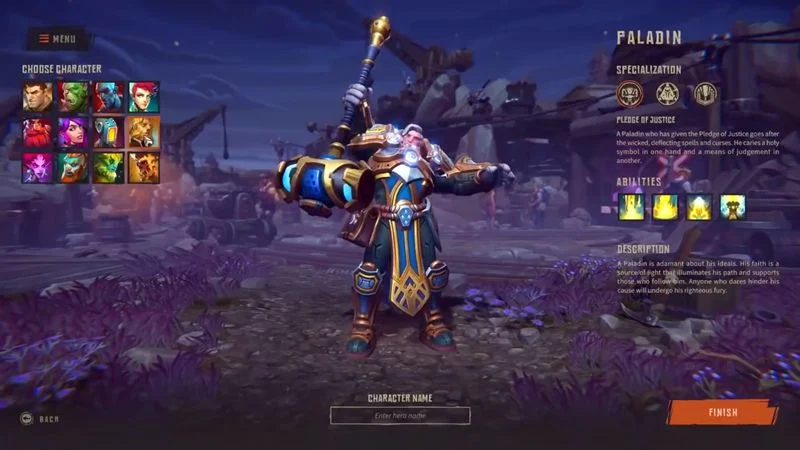Select the purple-haired woman portrait
This screenshot has width=800, height=450.
click(x=73, y=132)
